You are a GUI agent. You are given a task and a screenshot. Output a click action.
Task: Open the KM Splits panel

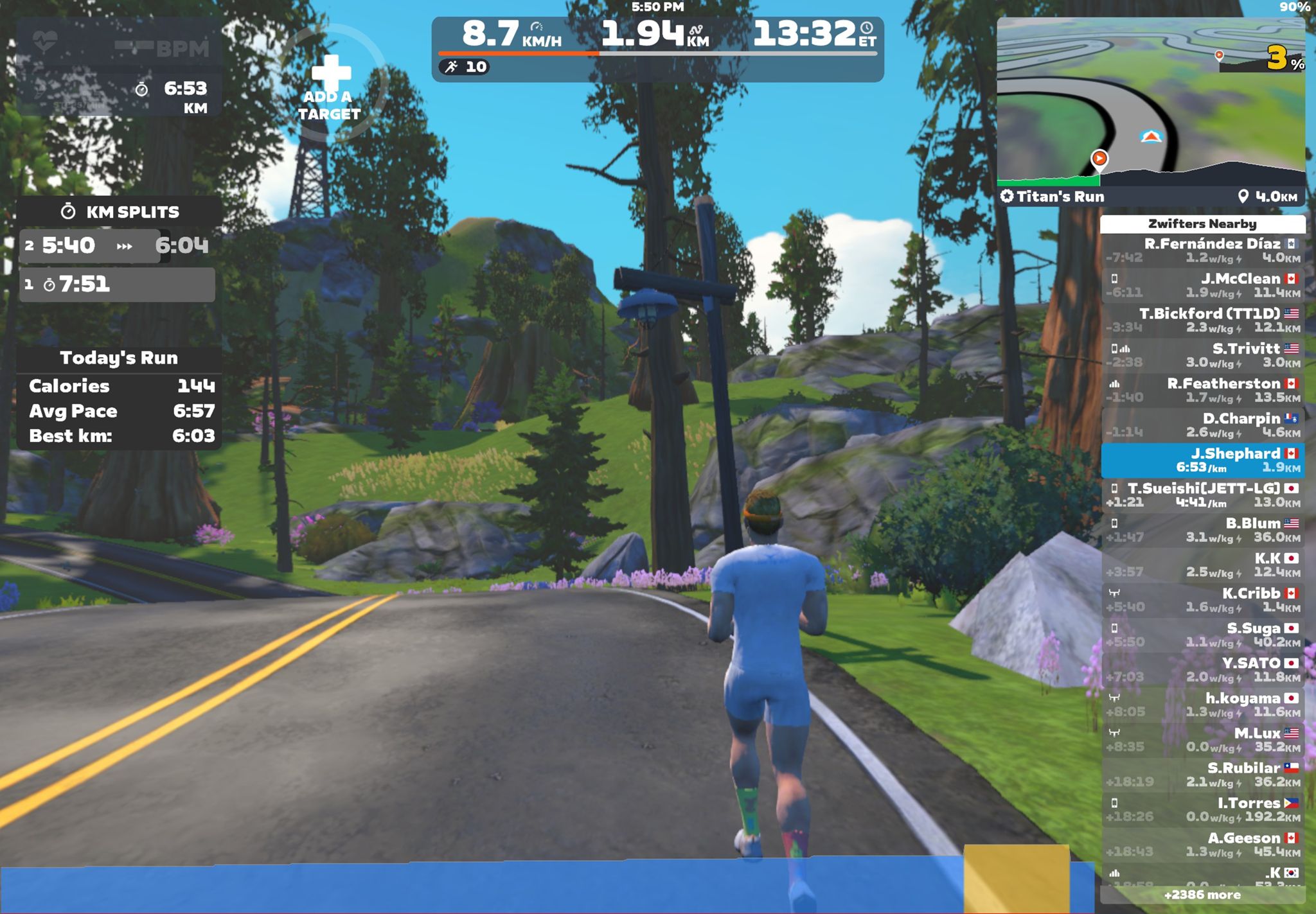pos(120,212)
